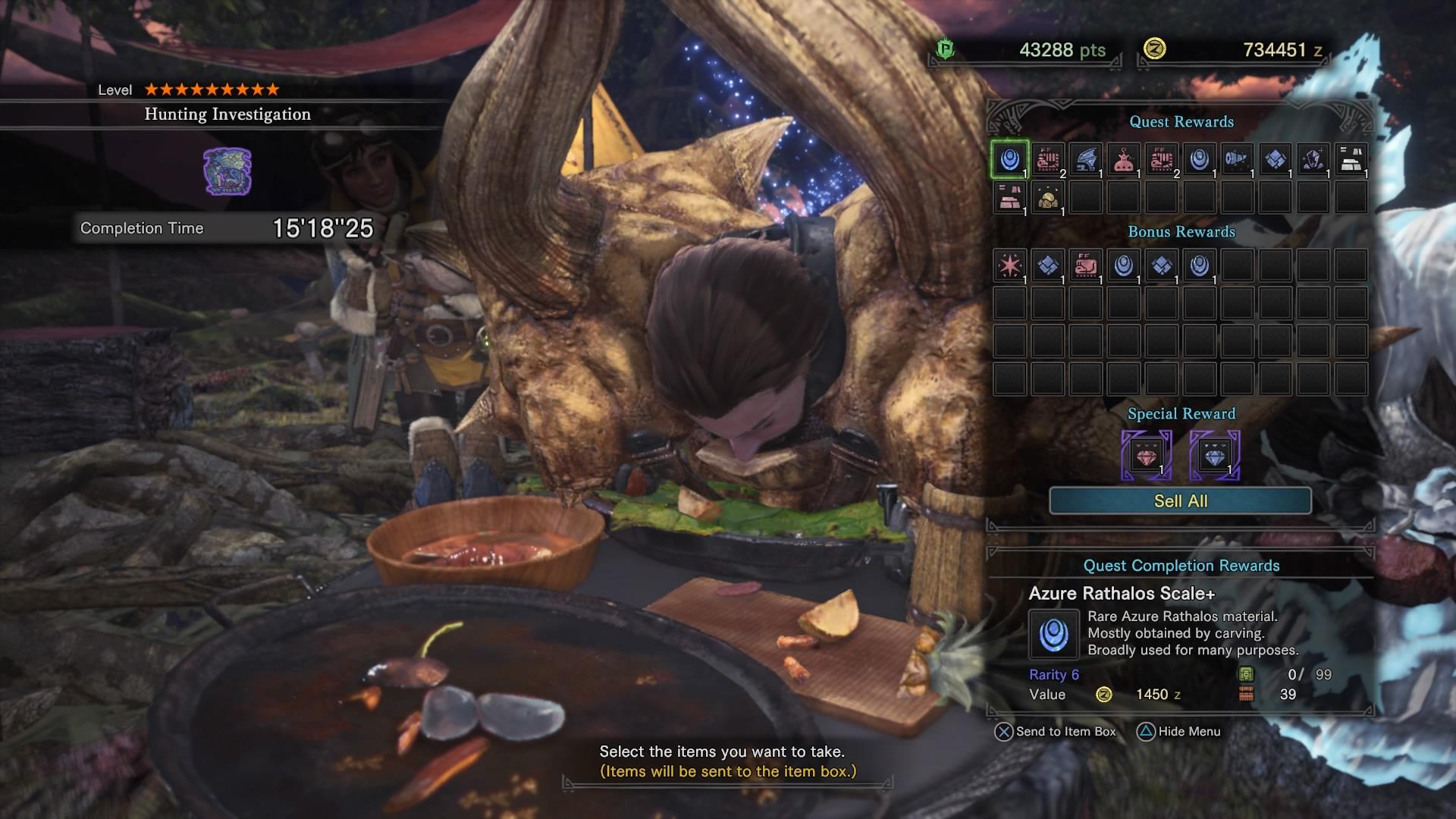
Task: Choose the pink sac reward item
Action: pyautogui.click(x=1123, y=160)
